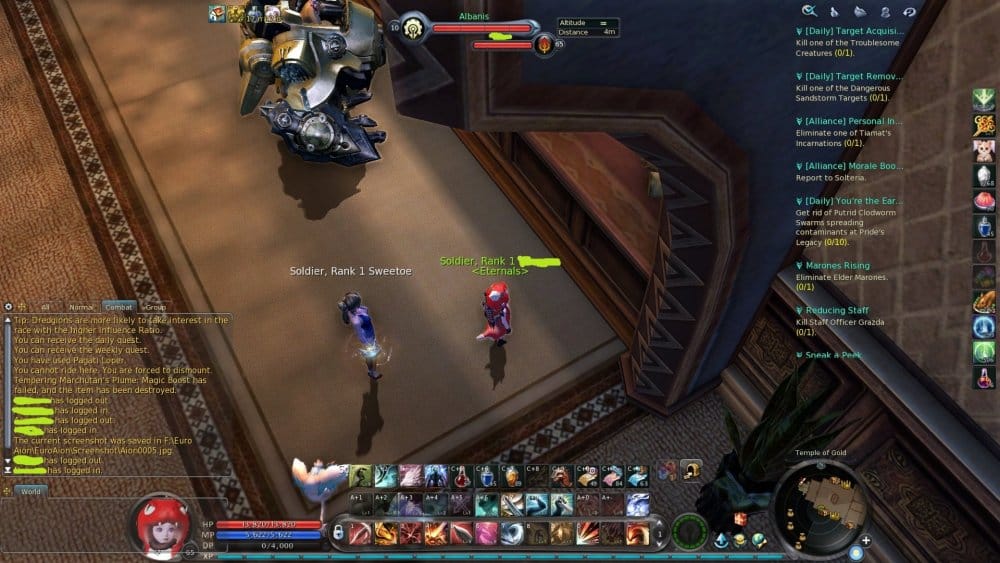
Task: Switch to the Combat chat tab
Action: (x=119, y=307)
